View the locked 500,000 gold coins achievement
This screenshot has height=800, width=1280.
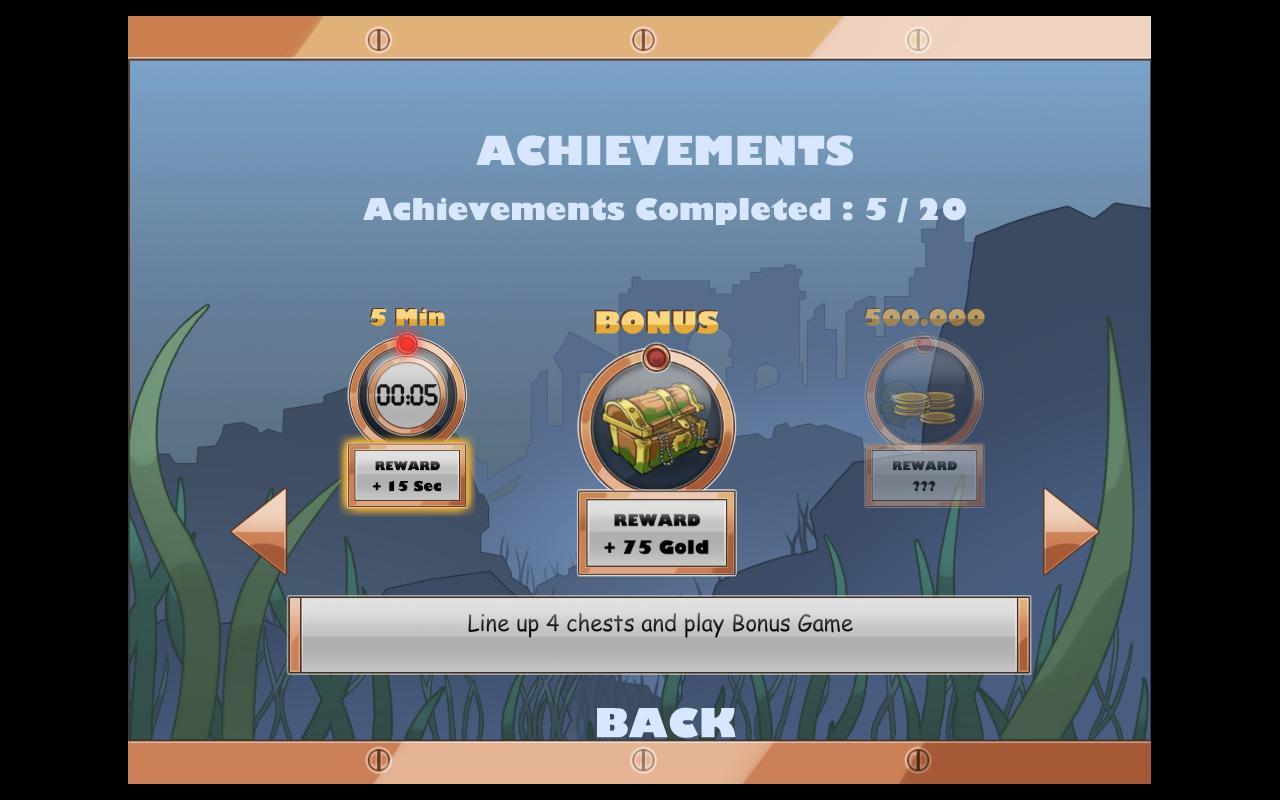tap(922, 396)
